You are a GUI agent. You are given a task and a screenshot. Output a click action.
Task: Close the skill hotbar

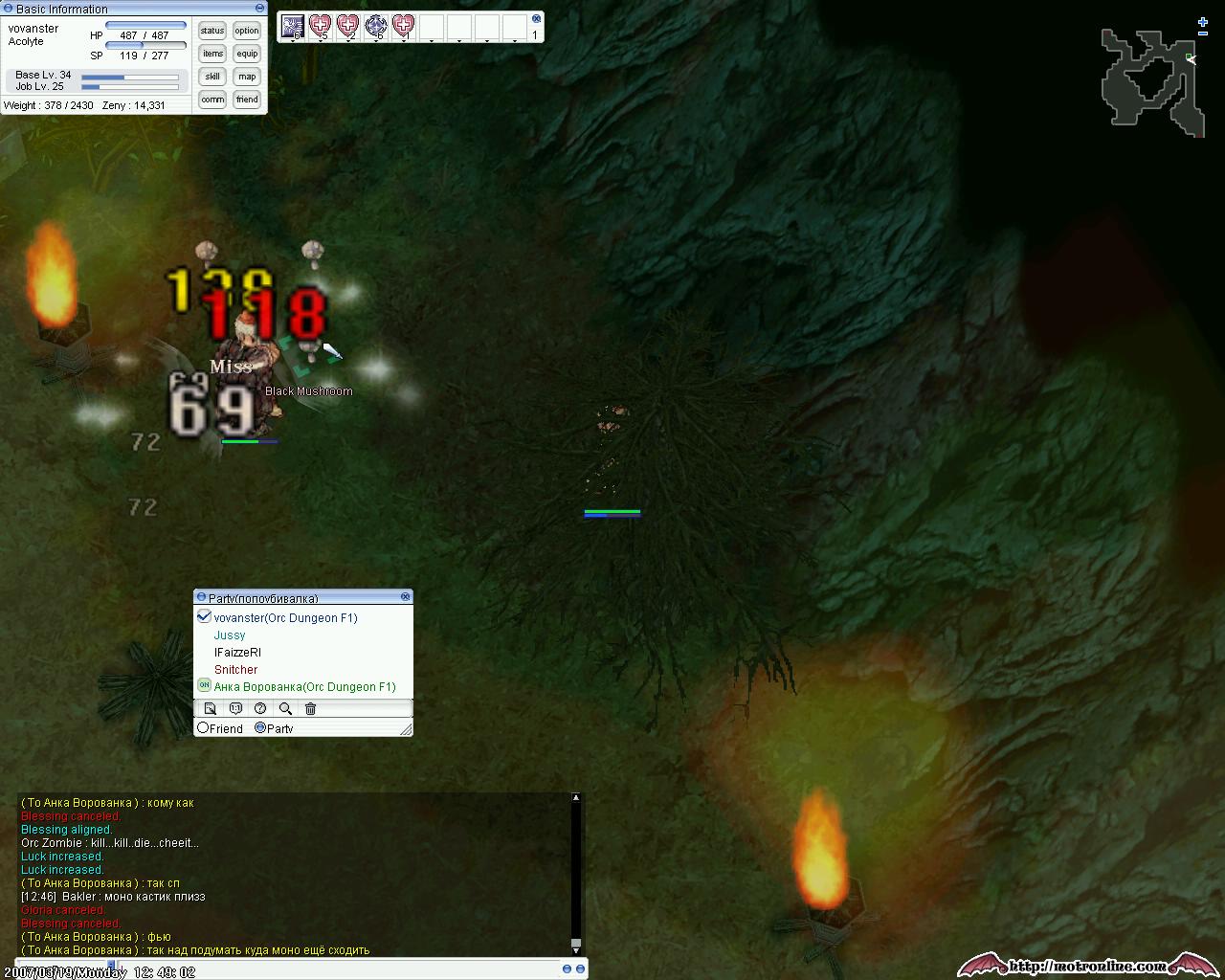tap(536, 18)
